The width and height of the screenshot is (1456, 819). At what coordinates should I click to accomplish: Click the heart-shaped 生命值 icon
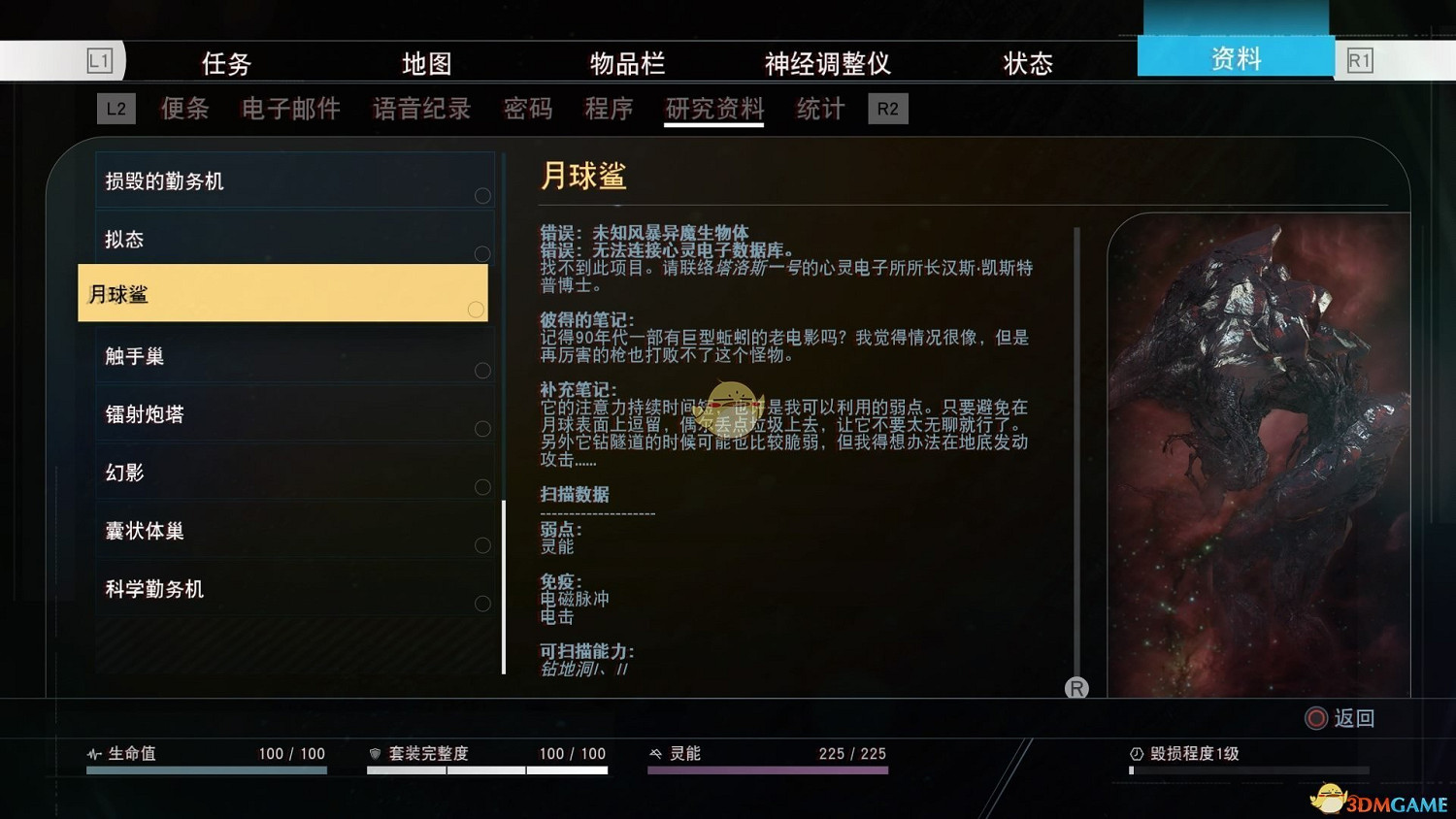pos(92,753)
